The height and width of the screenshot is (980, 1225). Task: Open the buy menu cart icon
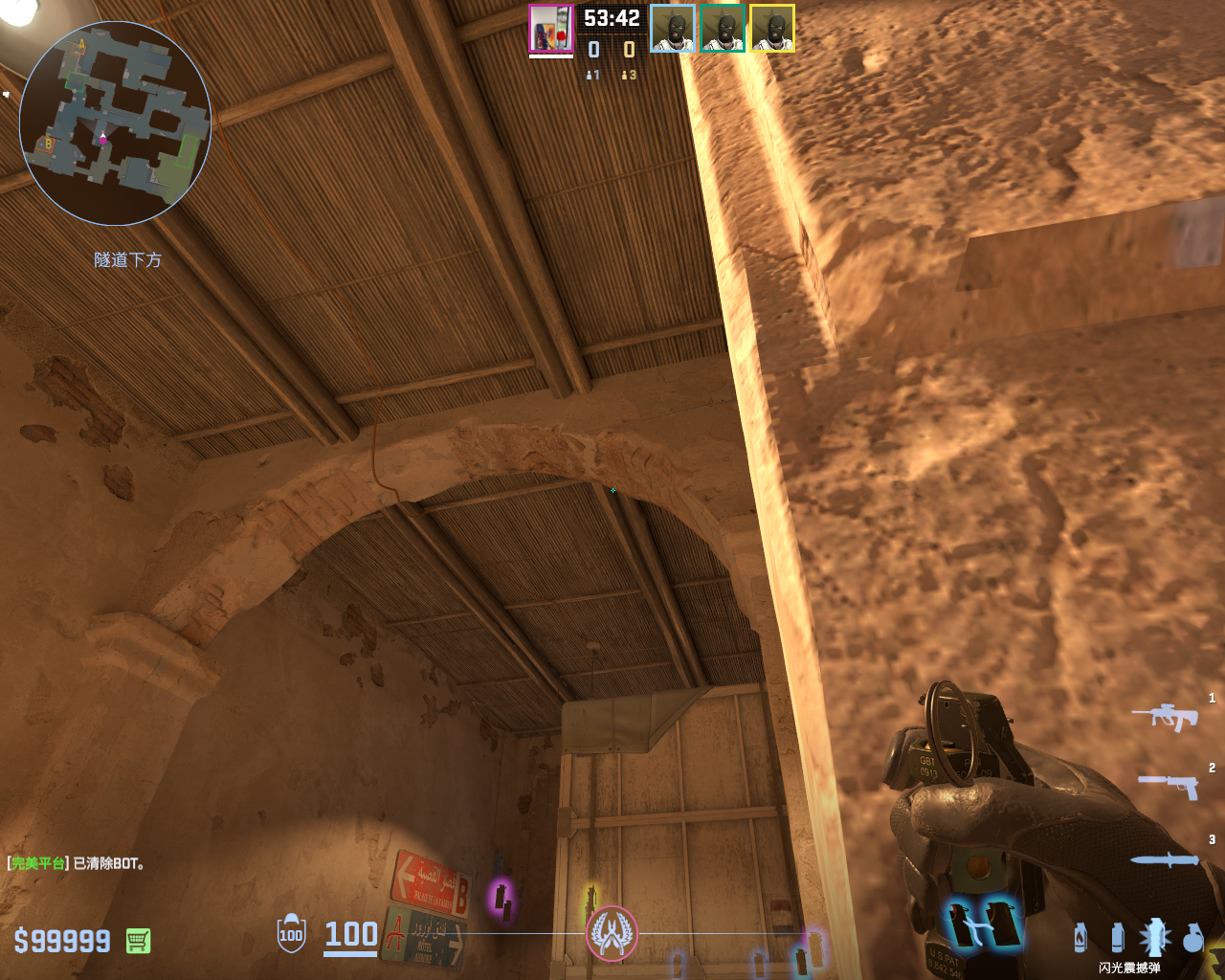(138, 941)
